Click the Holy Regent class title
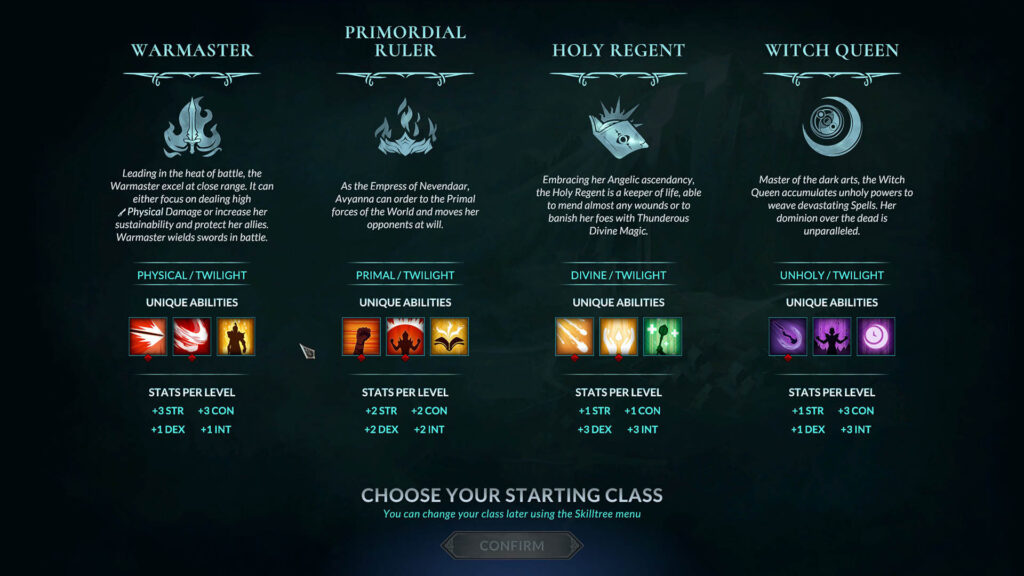The image size is (1024, 576). (x=618, y=50)
